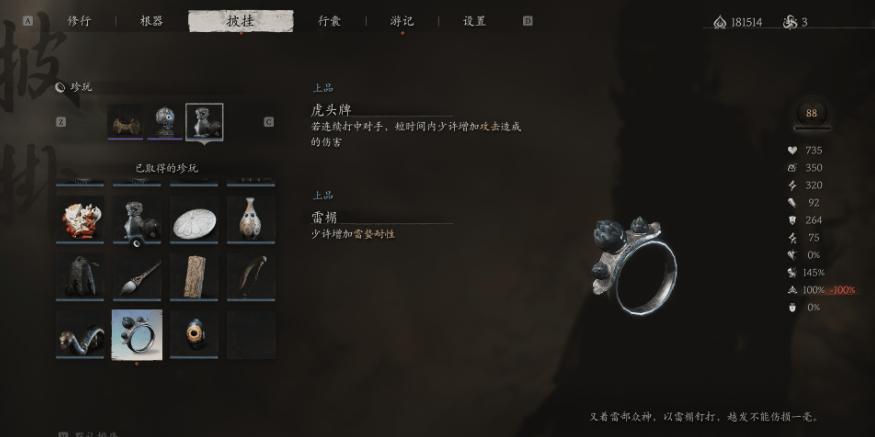Select the thunder ring curio in grid
Image resolution: width=875 pixels, height=437 pixels.
point(137,332)
